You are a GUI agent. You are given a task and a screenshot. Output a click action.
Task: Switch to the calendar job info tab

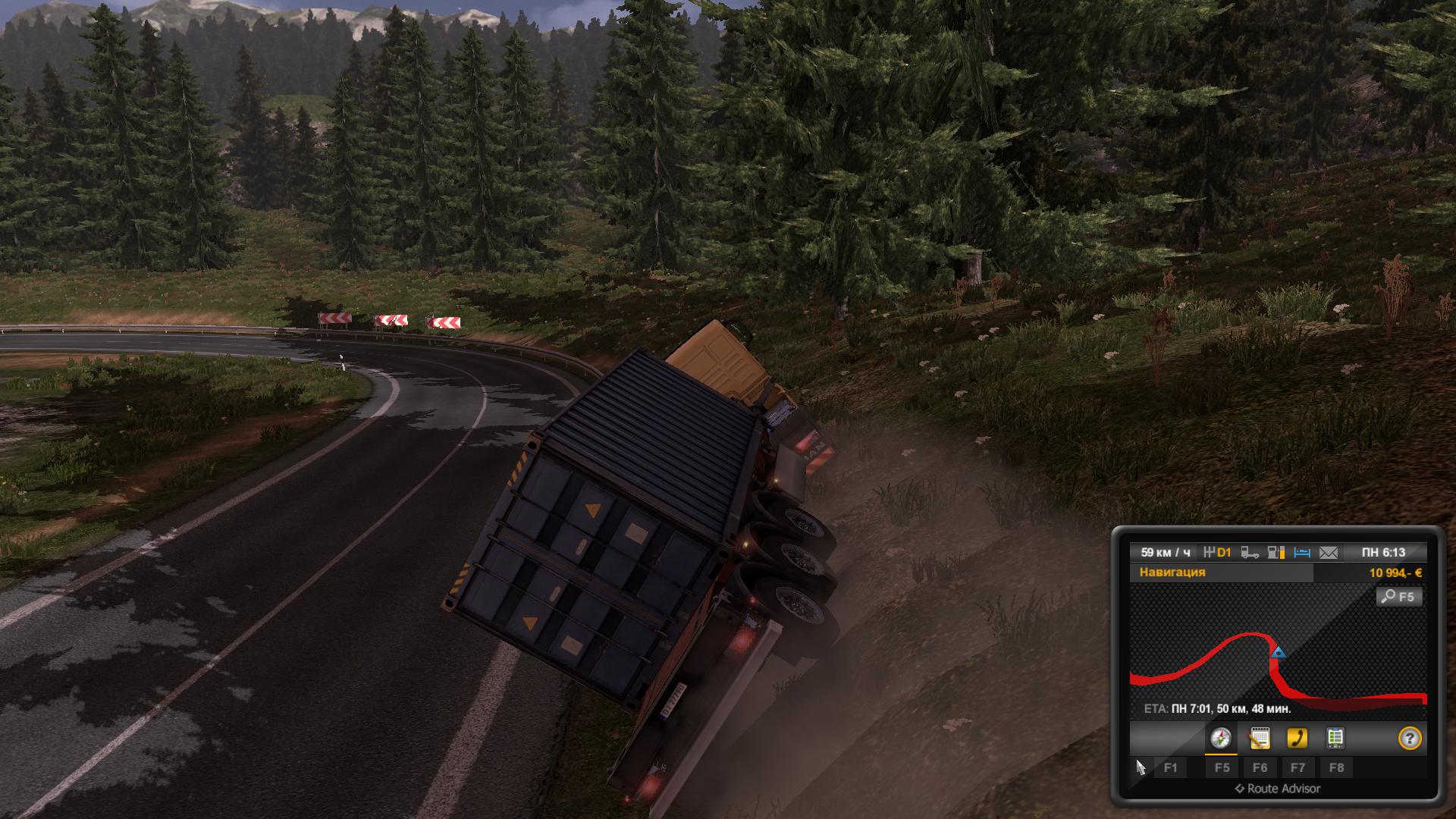(1260, 738)
